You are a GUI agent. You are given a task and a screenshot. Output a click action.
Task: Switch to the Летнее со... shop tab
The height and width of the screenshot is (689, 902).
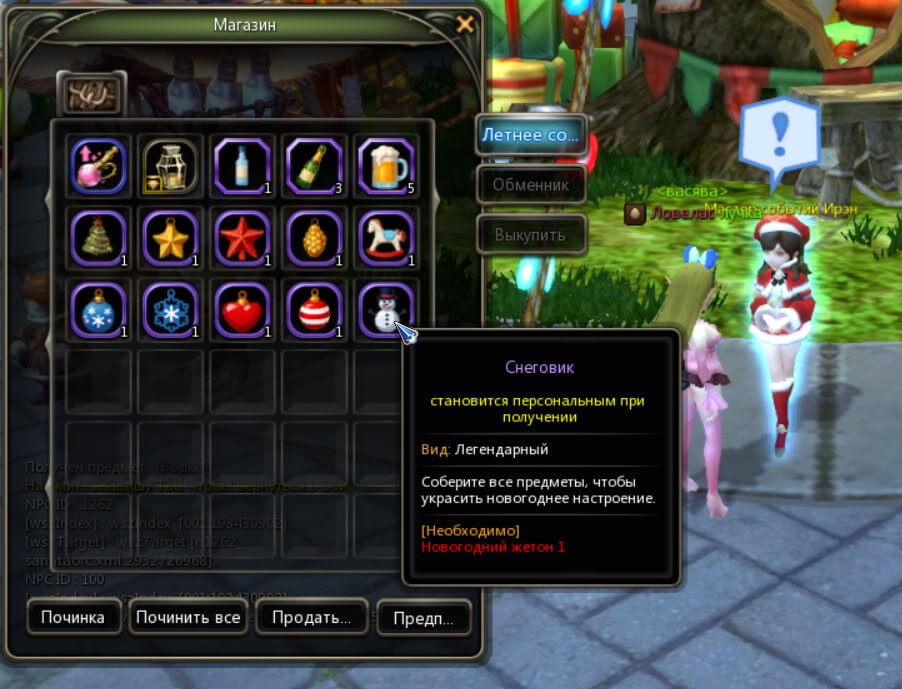click(530, 134)
